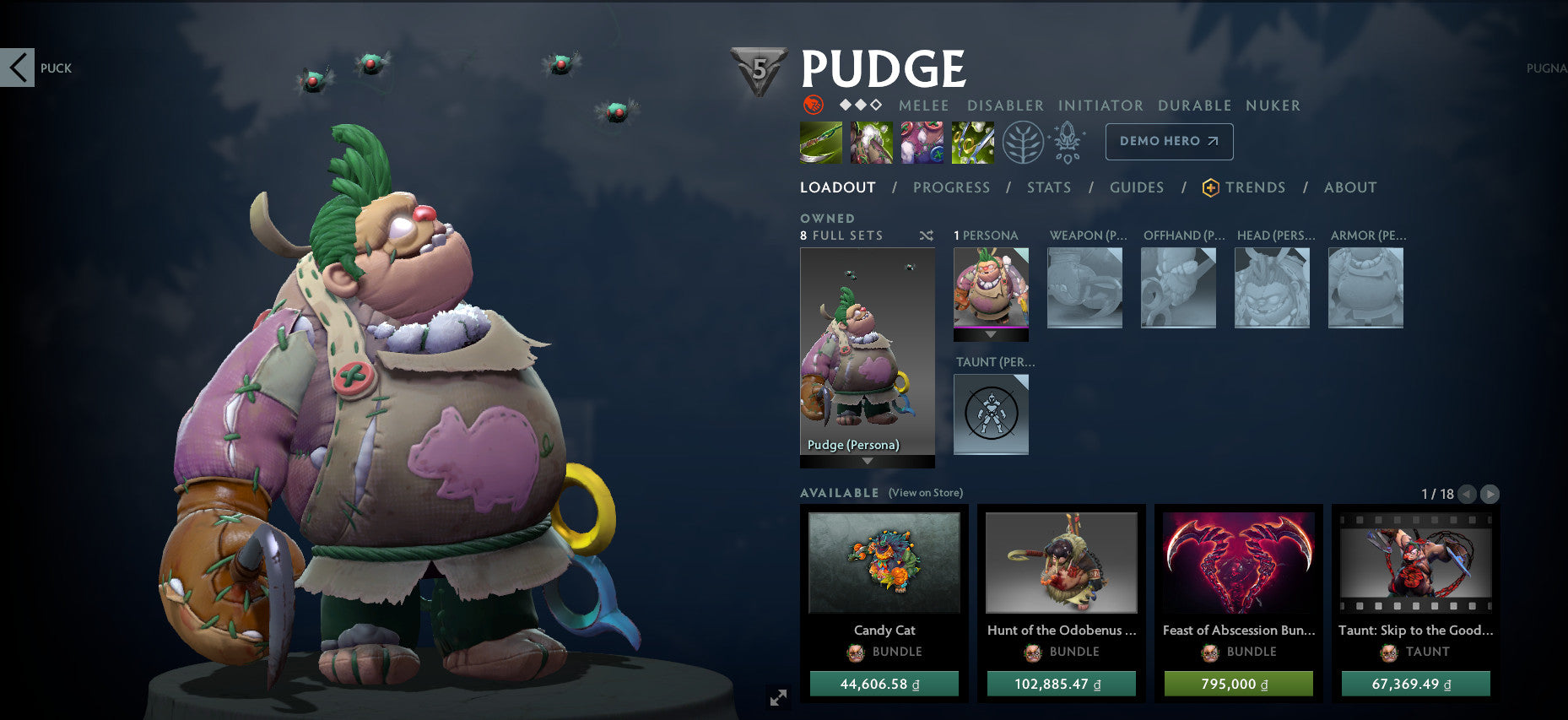Open the STATS tab

tap(1048, 187)
